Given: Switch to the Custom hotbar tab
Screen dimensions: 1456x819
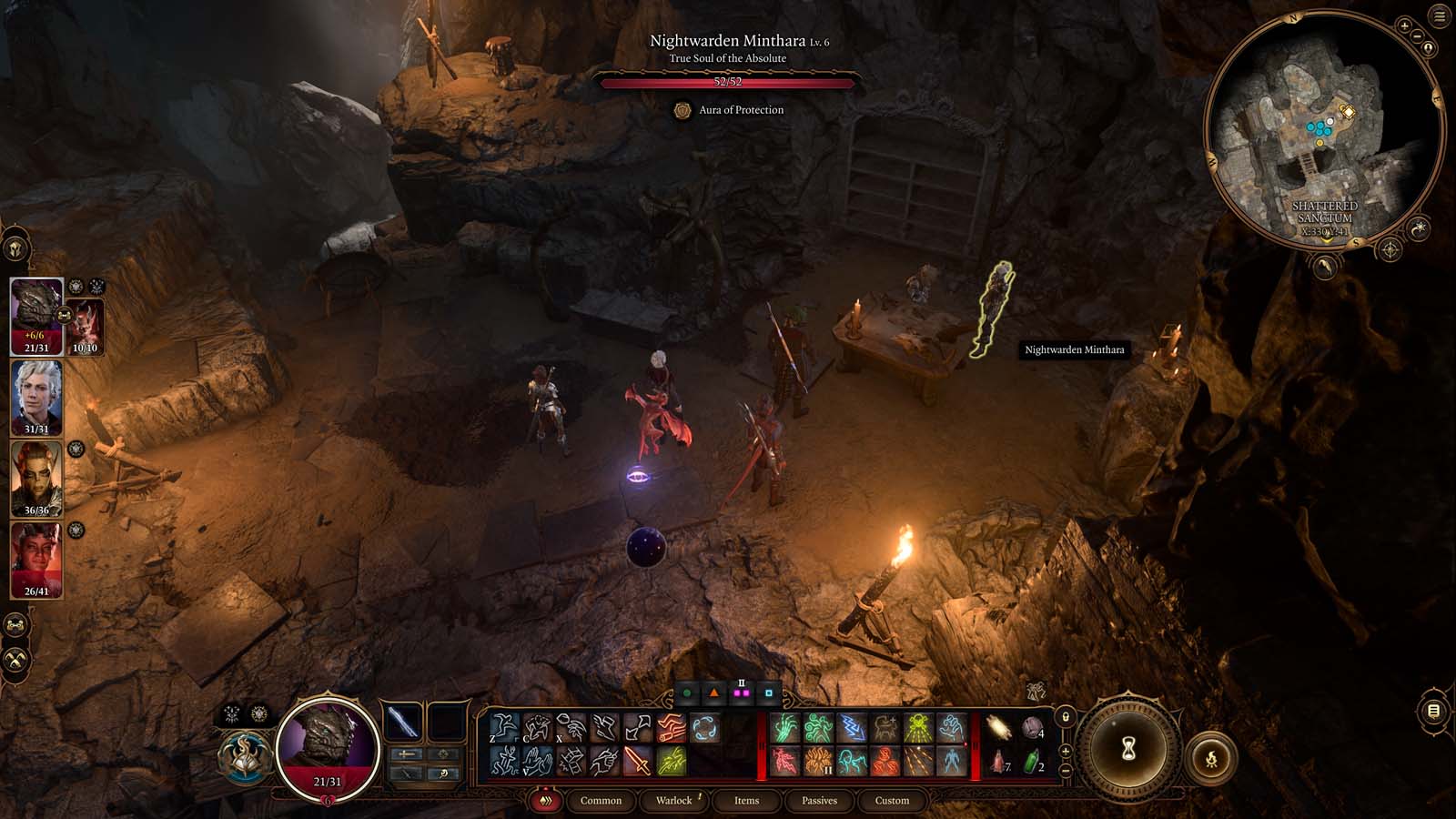Looking at the screenshot, I should pos(892,801).
